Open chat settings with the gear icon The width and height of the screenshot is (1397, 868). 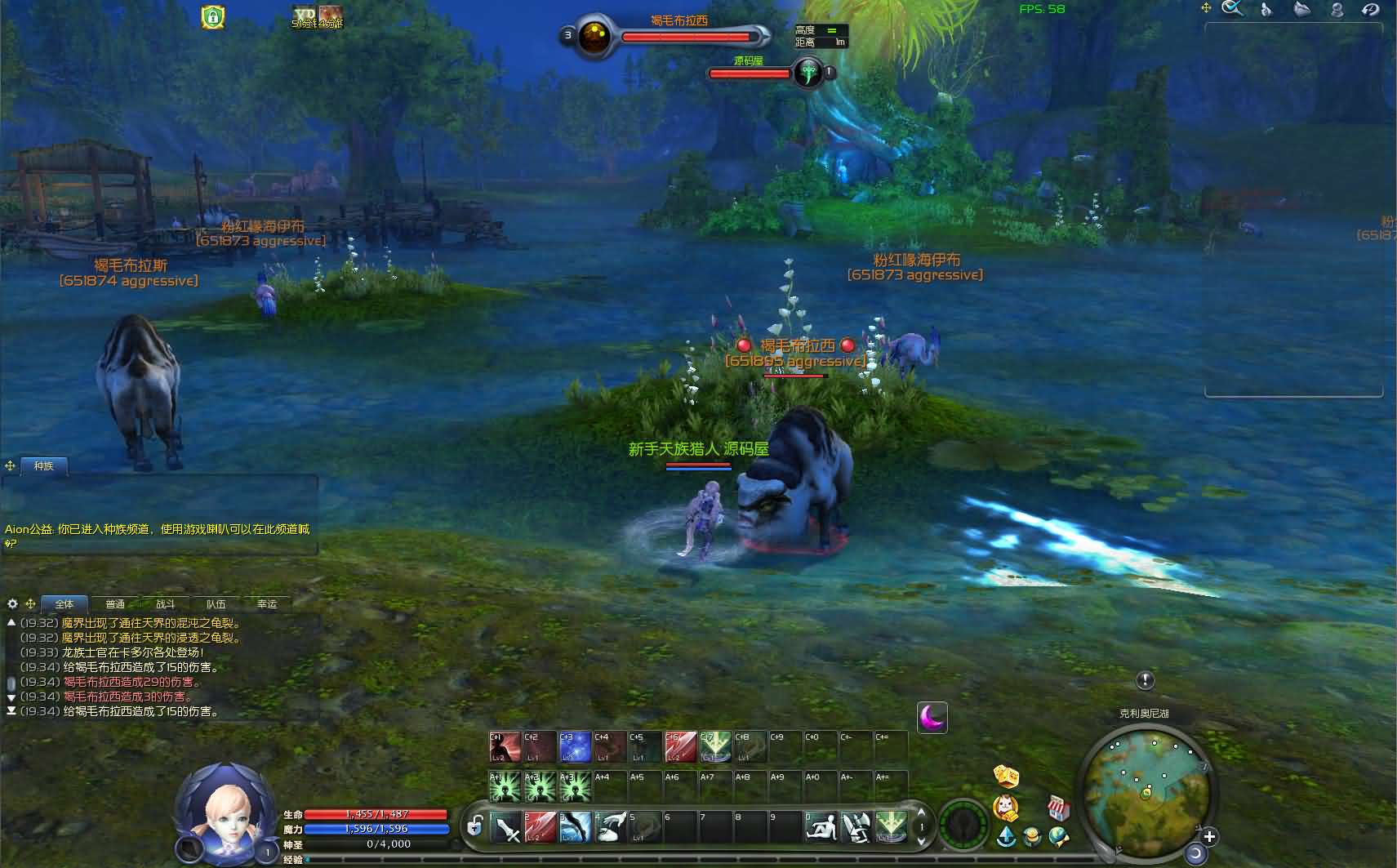coord(12,604)
